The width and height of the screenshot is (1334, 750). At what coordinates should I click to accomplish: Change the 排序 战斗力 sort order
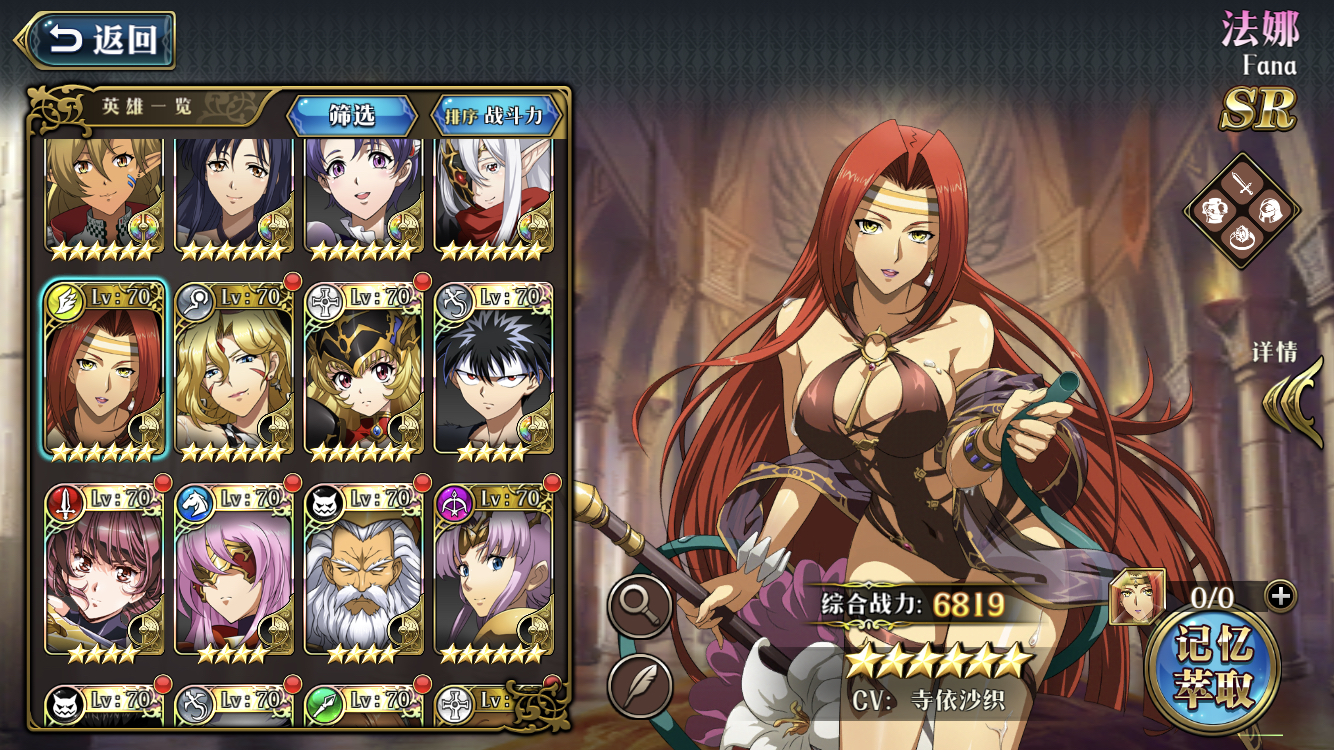[498, 115]
